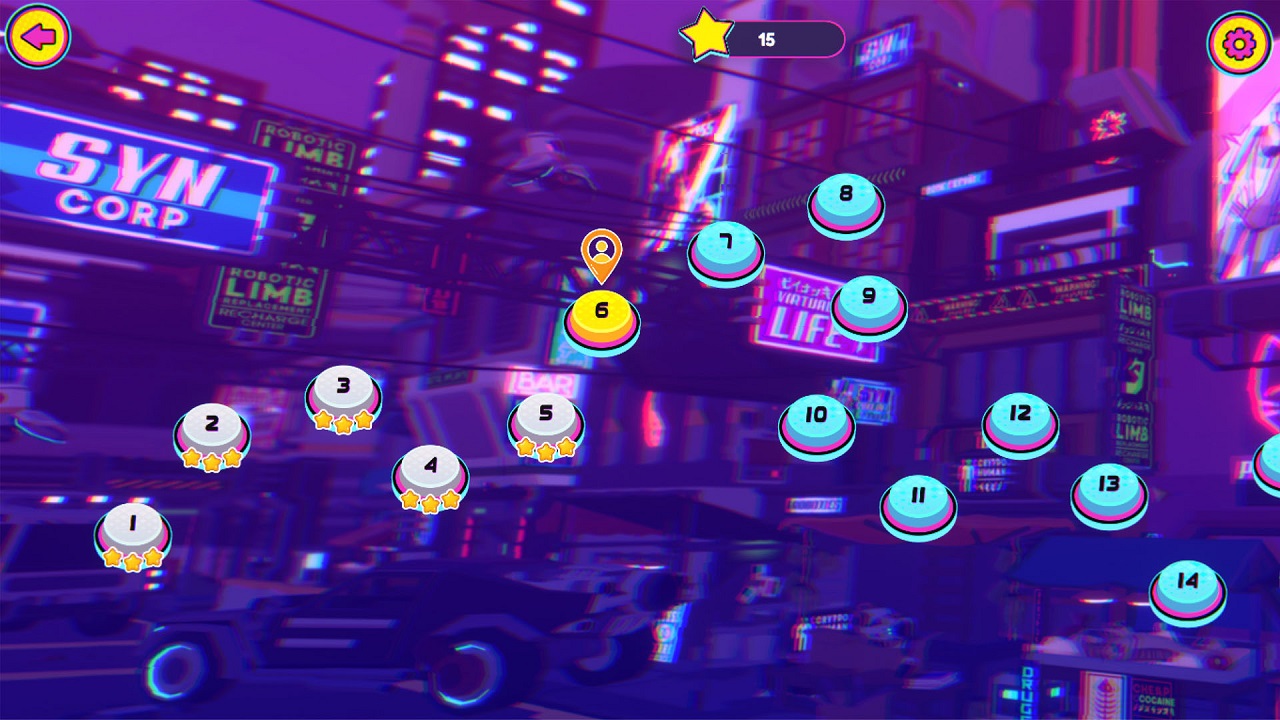Select the three-star level 5
This screenshot has width=1280, height=720.
coord(546,417)
